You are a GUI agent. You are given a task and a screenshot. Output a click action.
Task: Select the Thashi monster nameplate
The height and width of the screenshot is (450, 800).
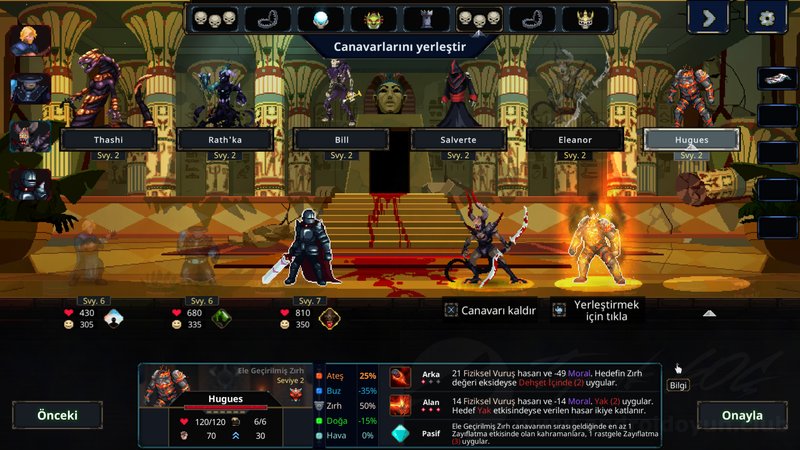click(x=108, y=140)
